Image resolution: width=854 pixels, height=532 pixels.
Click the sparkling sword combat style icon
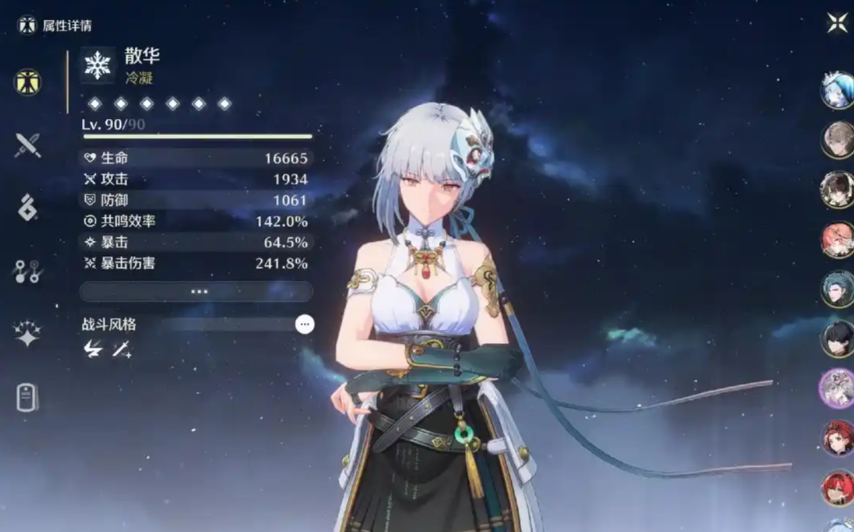pyautogui.click(x=122, y=349)
